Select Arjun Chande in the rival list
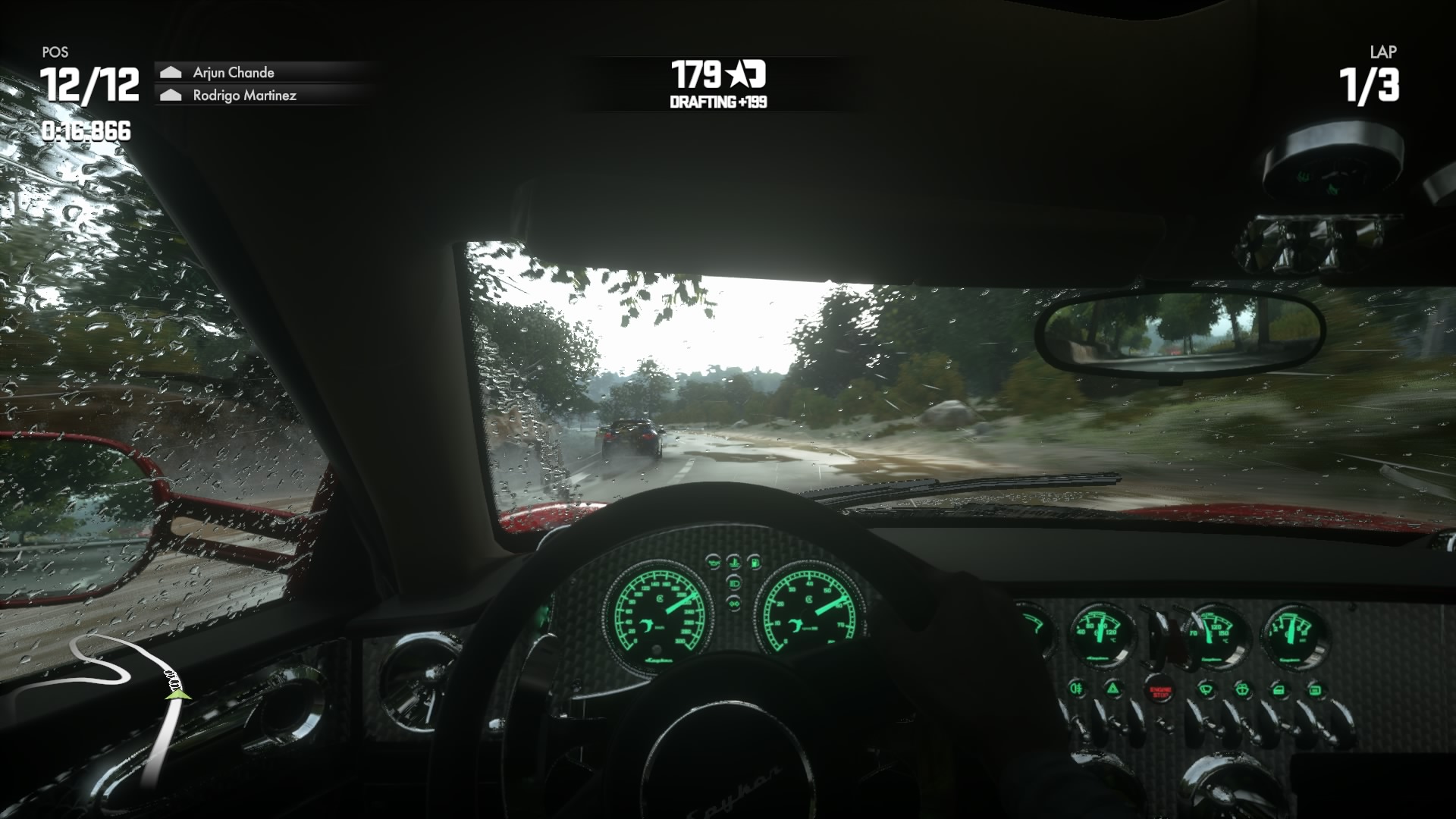Viewport: 1456px width, 819px height. [x=234, y=73]
